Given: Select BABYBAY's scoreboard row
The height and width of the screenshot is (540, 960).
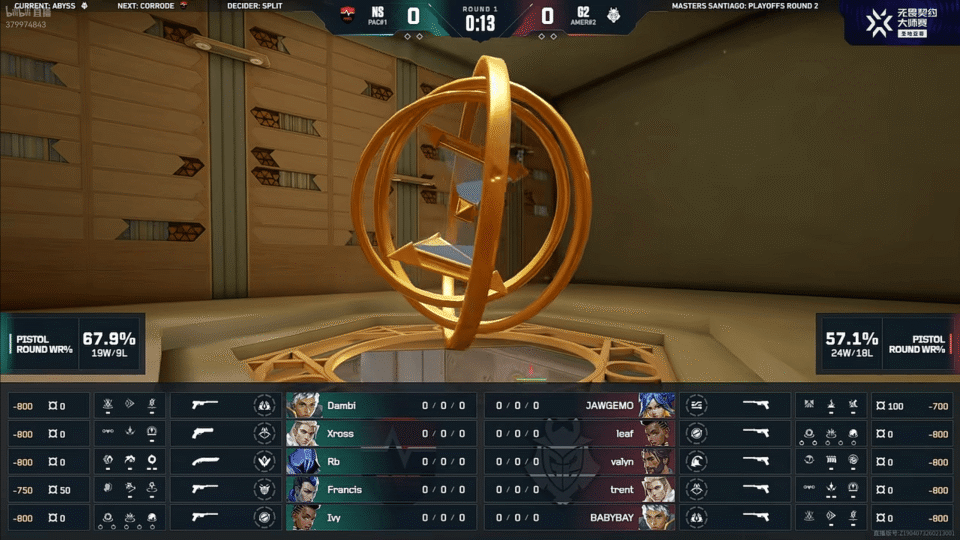Looking at the screenshot, I should coord(580,518).
